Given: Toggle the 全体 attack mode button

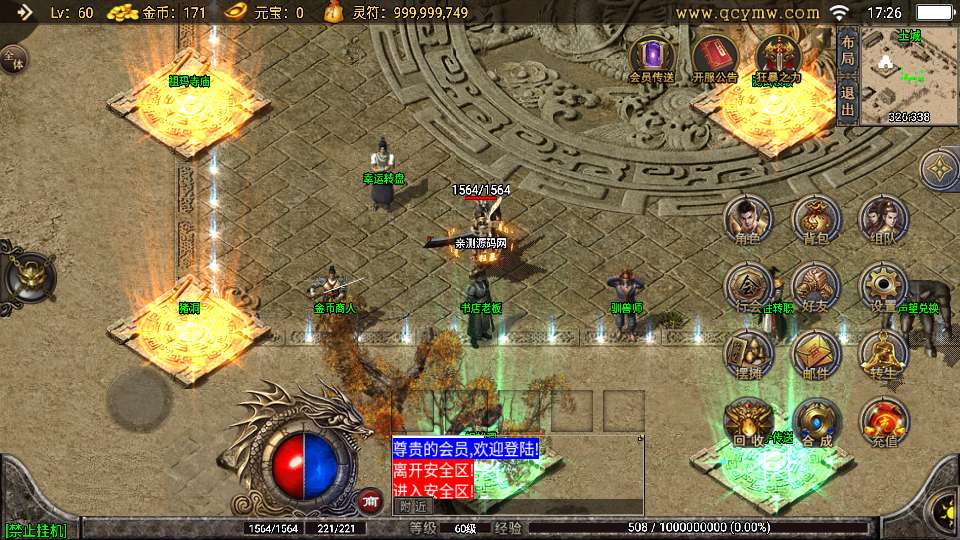Looking at the screenshot, I should pyautogui.click(x=14, y=60).
